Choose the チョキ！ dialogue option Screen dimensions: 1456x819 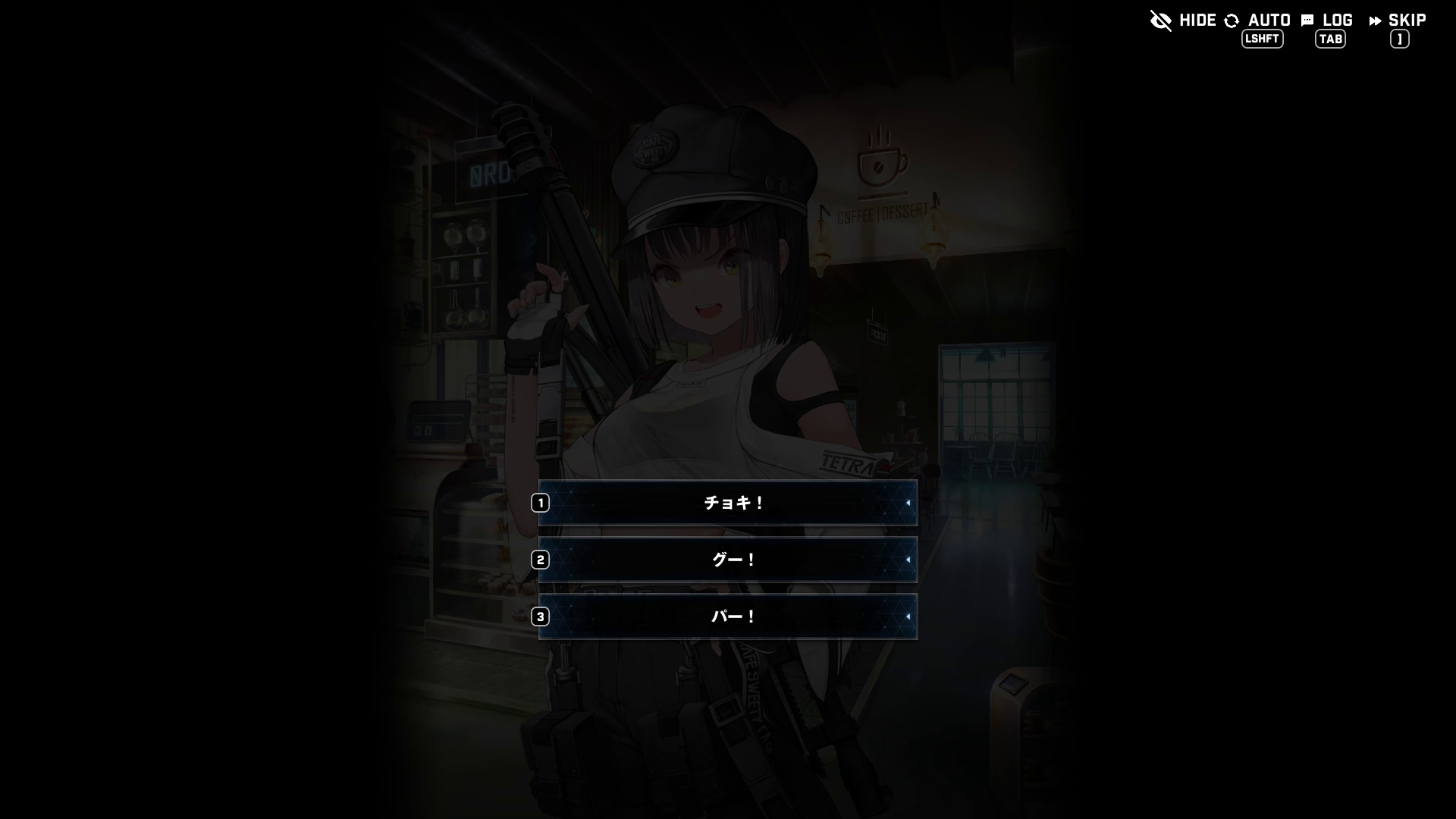[728, 503]
